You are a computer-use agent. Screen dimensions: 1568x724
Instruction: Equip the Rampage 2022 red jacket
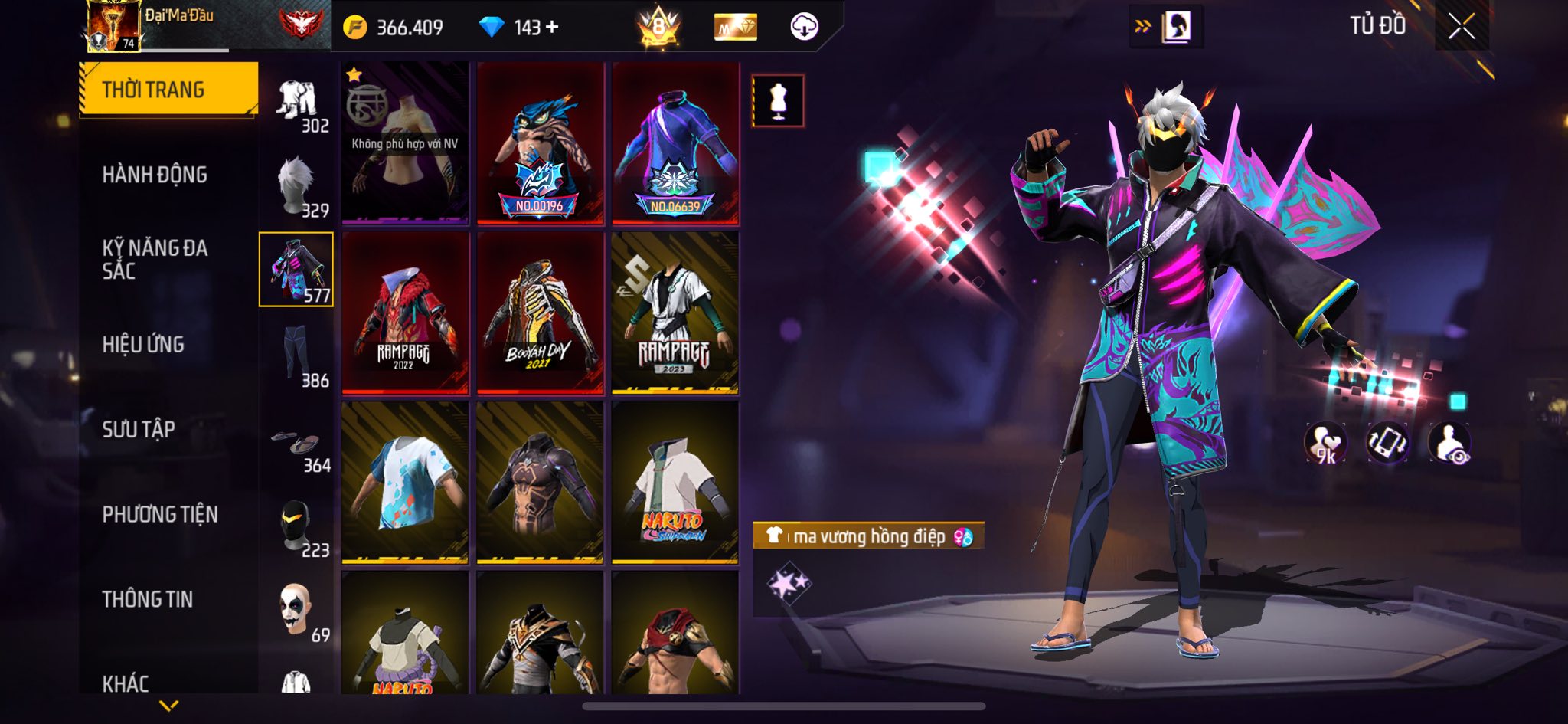pyautogui.click(x=405, y=313)
